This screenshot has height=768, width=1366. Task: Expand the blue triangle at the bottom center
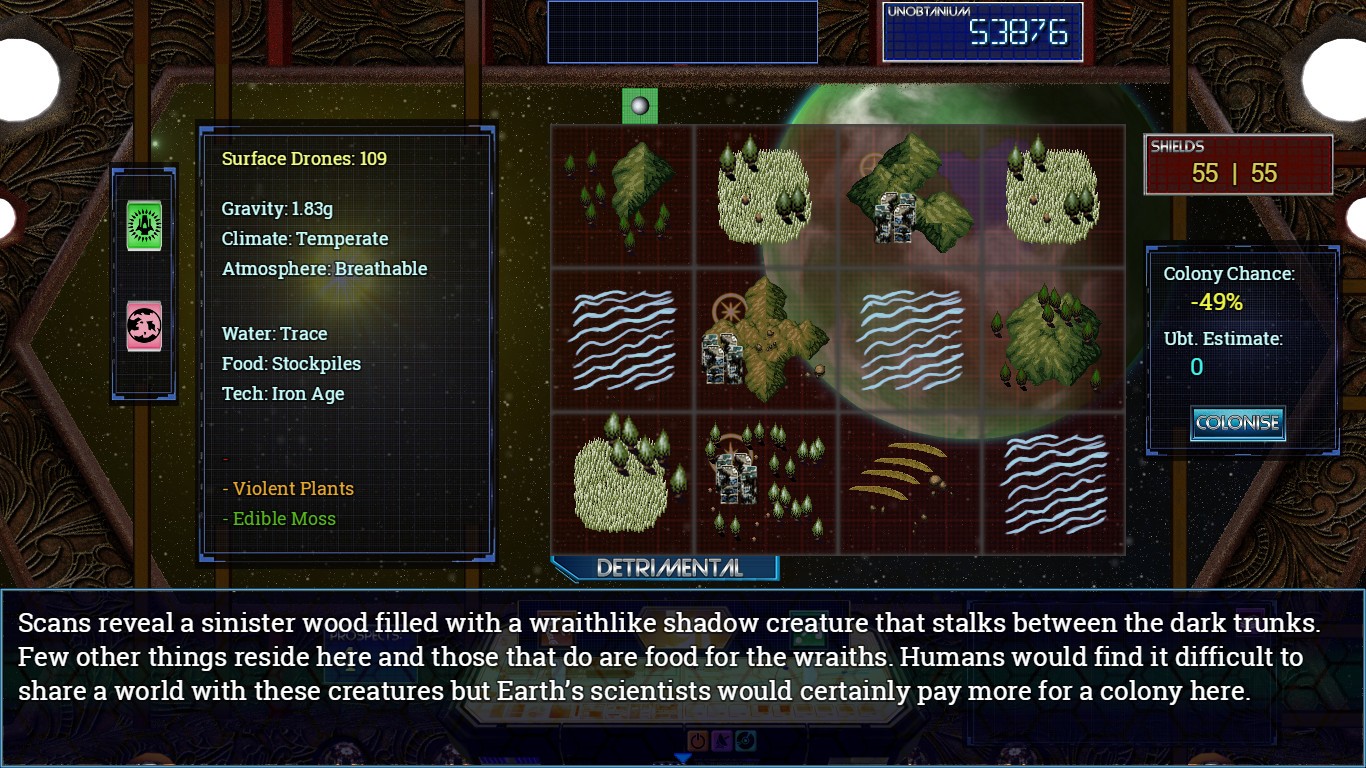[x=683, y=756]
